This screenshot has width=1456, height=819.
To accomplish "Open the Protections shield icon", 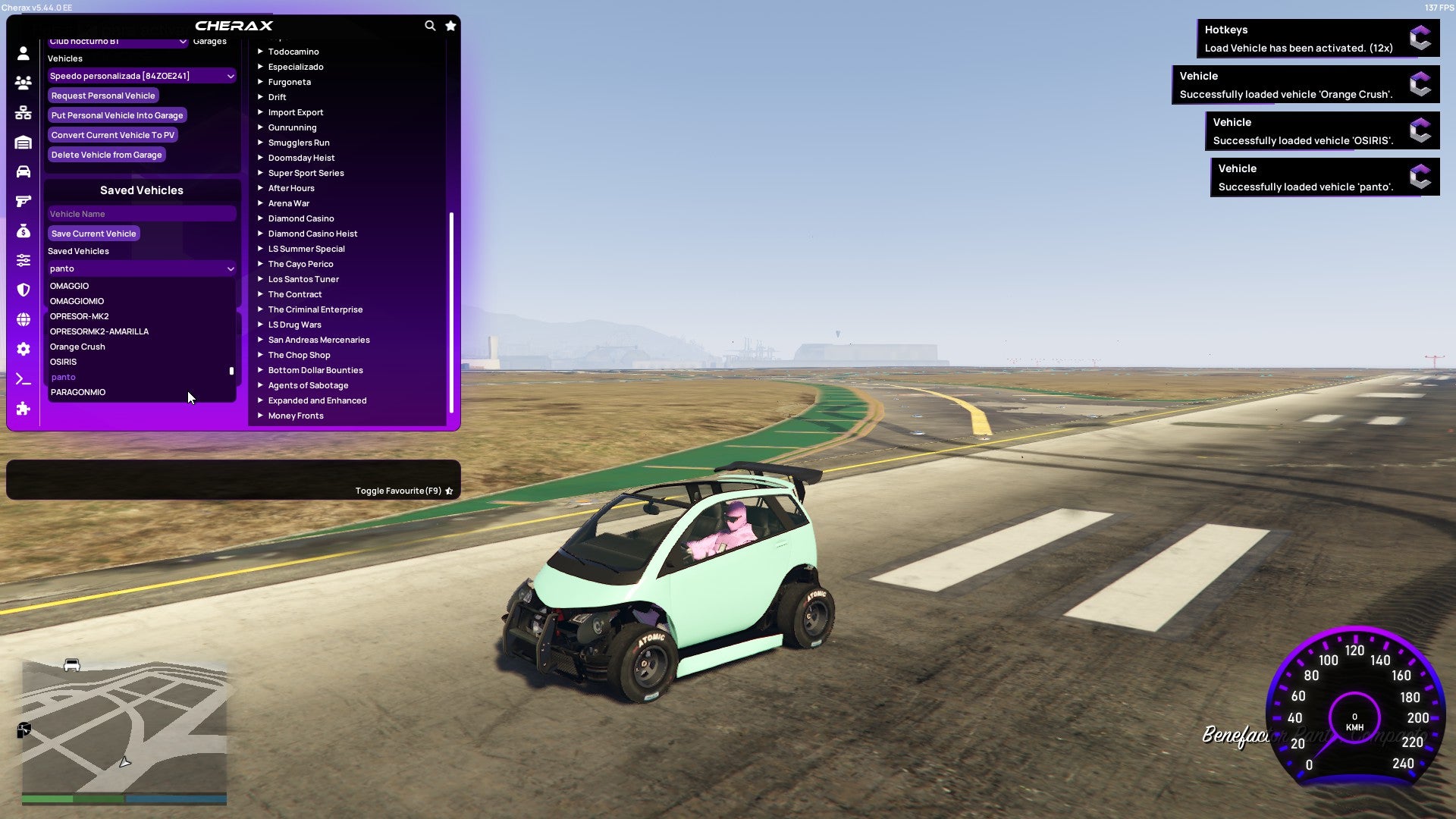I will 23,290.
